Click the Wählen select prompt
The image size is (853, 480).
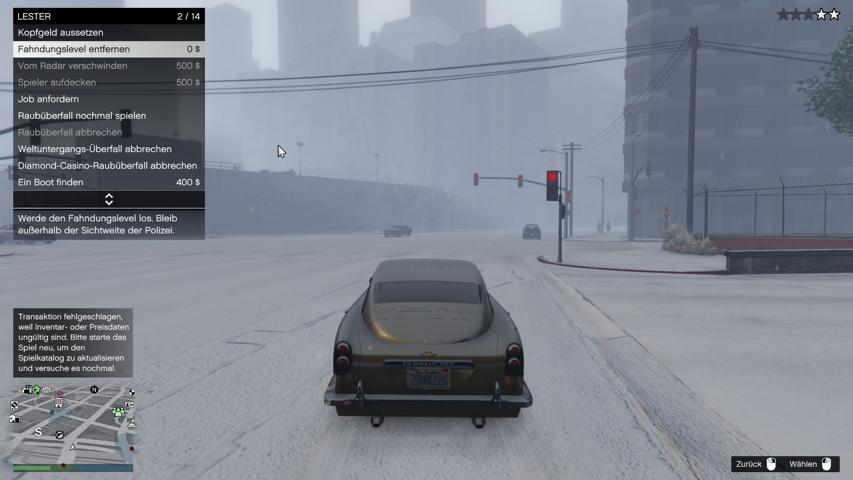pyautogui.click(x=810, y=464)
